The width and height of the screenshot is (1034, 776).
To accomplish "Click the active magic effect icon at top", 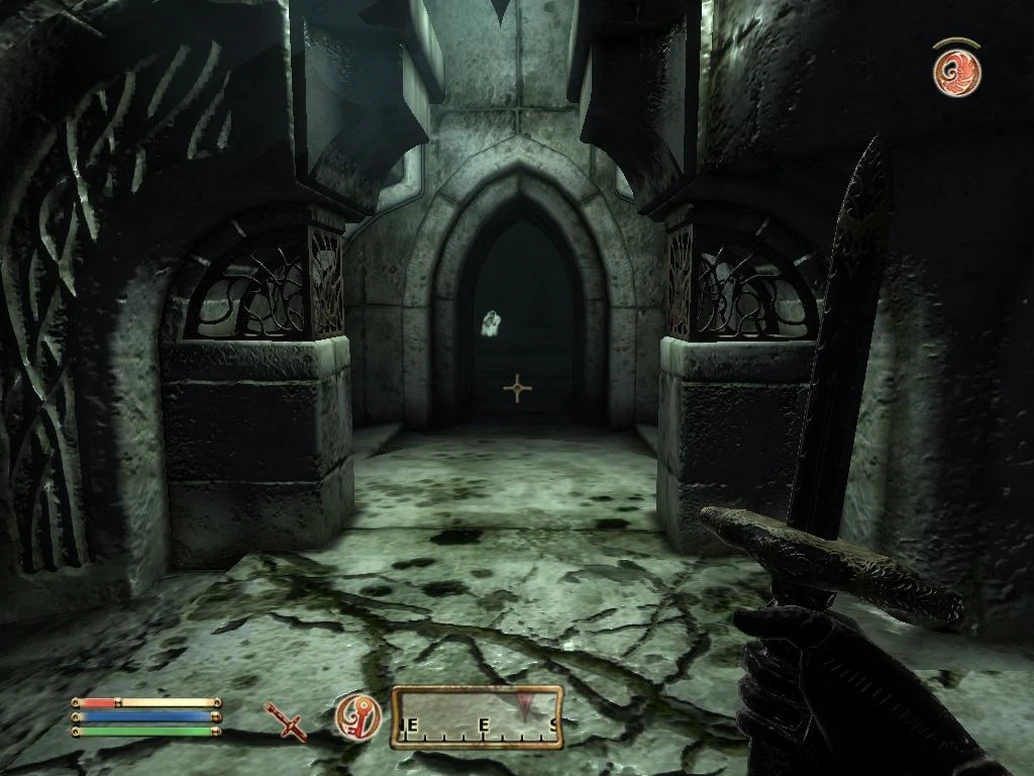I will point(956,72).
